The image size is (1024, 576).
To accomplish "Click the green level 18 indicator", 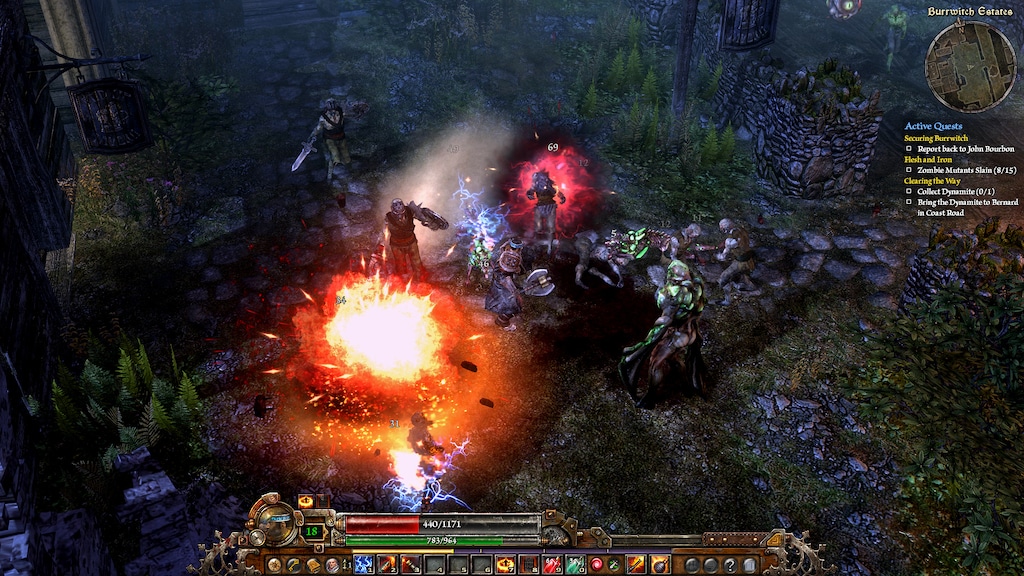I will click(x=313, y=531).
